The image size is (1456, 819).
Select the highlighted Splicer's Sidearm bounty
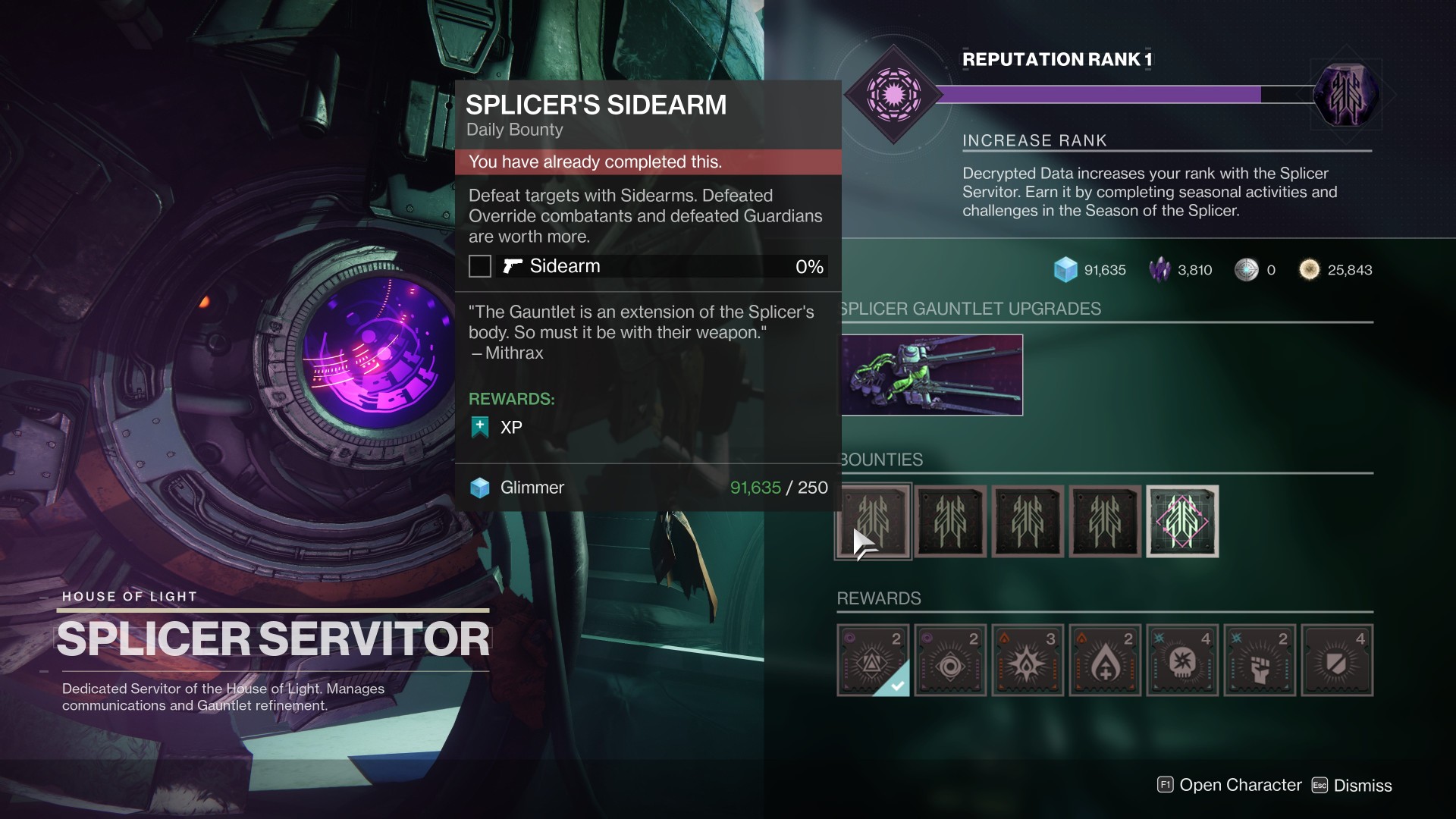pos(874,522)
